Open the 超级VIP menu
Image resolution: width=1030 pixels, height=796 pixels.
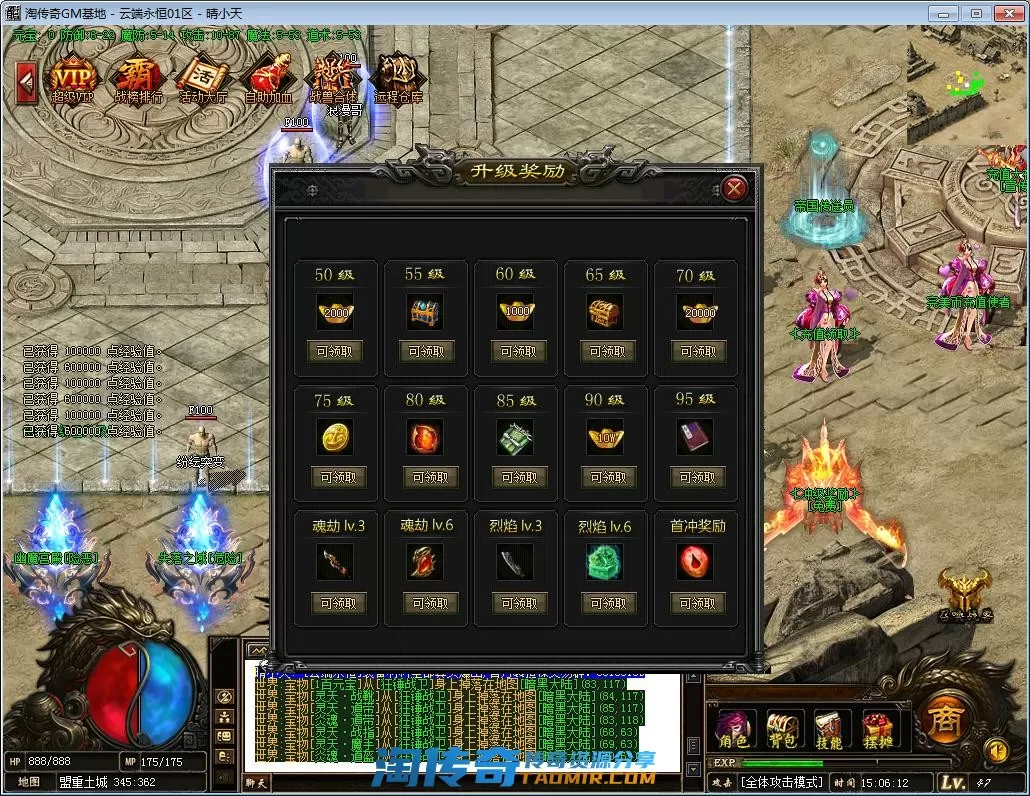click(x=74, y=79)
